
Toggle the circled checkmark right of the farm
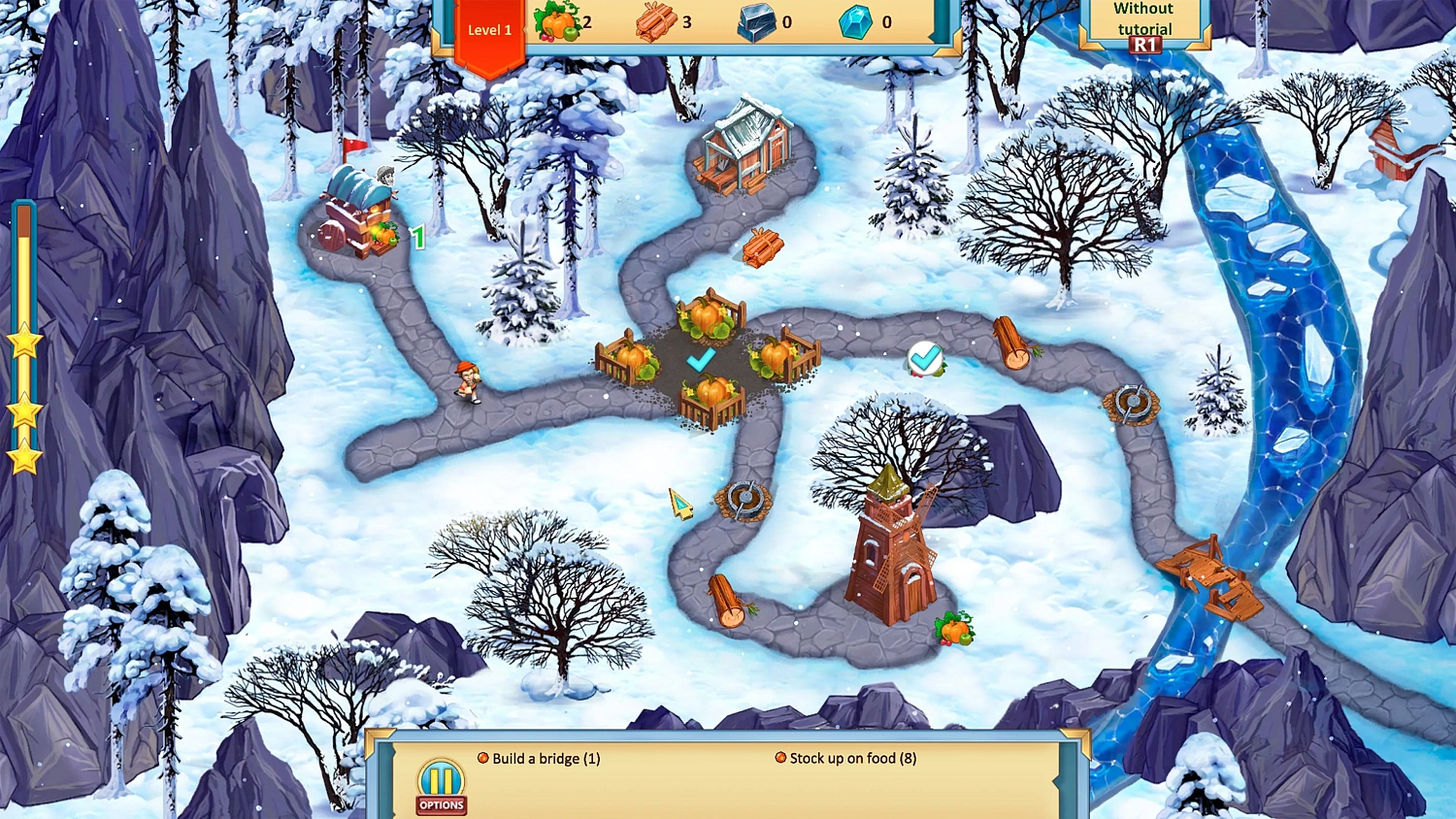[924, 360]
